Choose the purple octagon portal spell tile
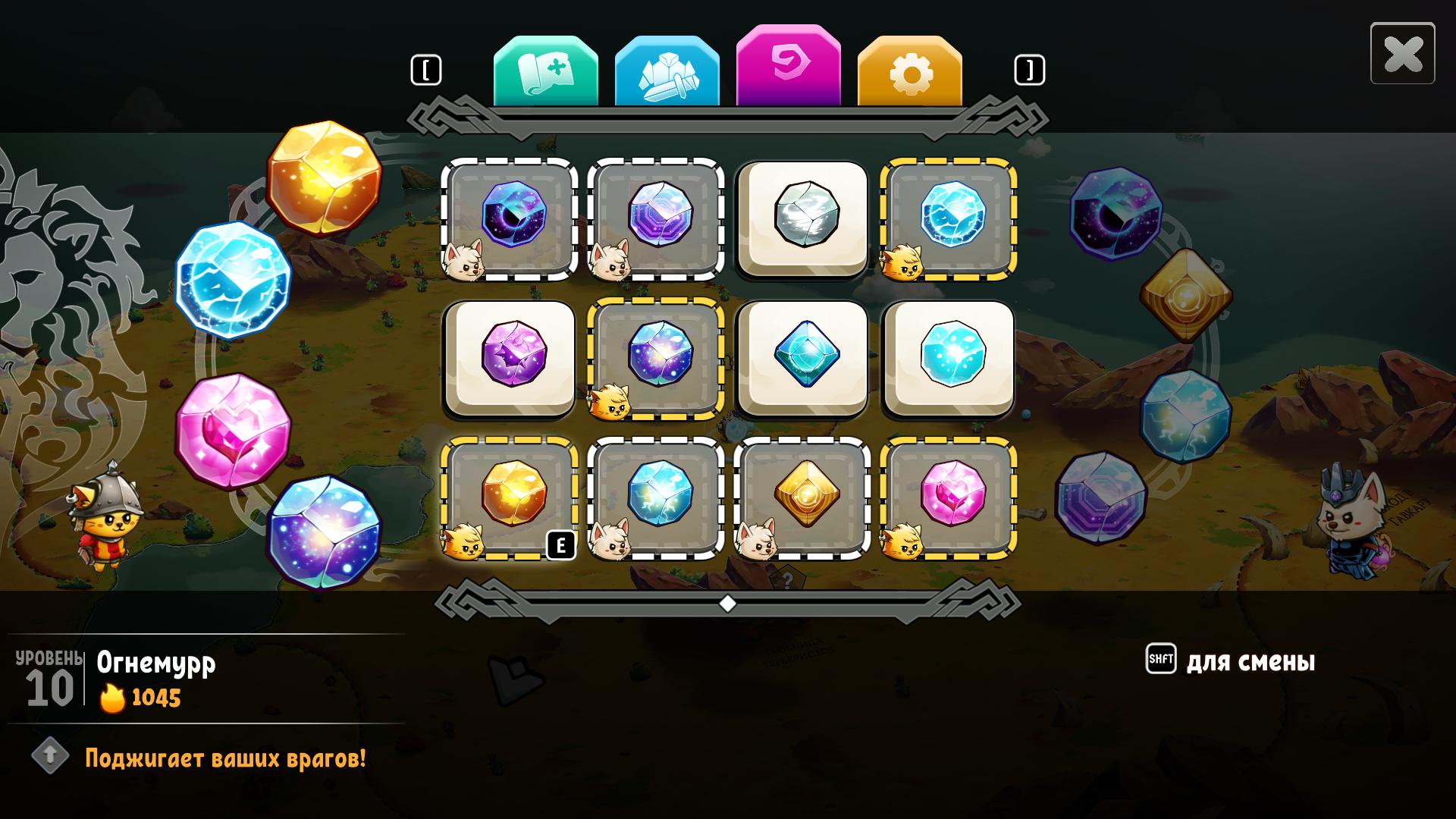Image resolution: width=1456 pixels, height=819 pixels. 656,217
